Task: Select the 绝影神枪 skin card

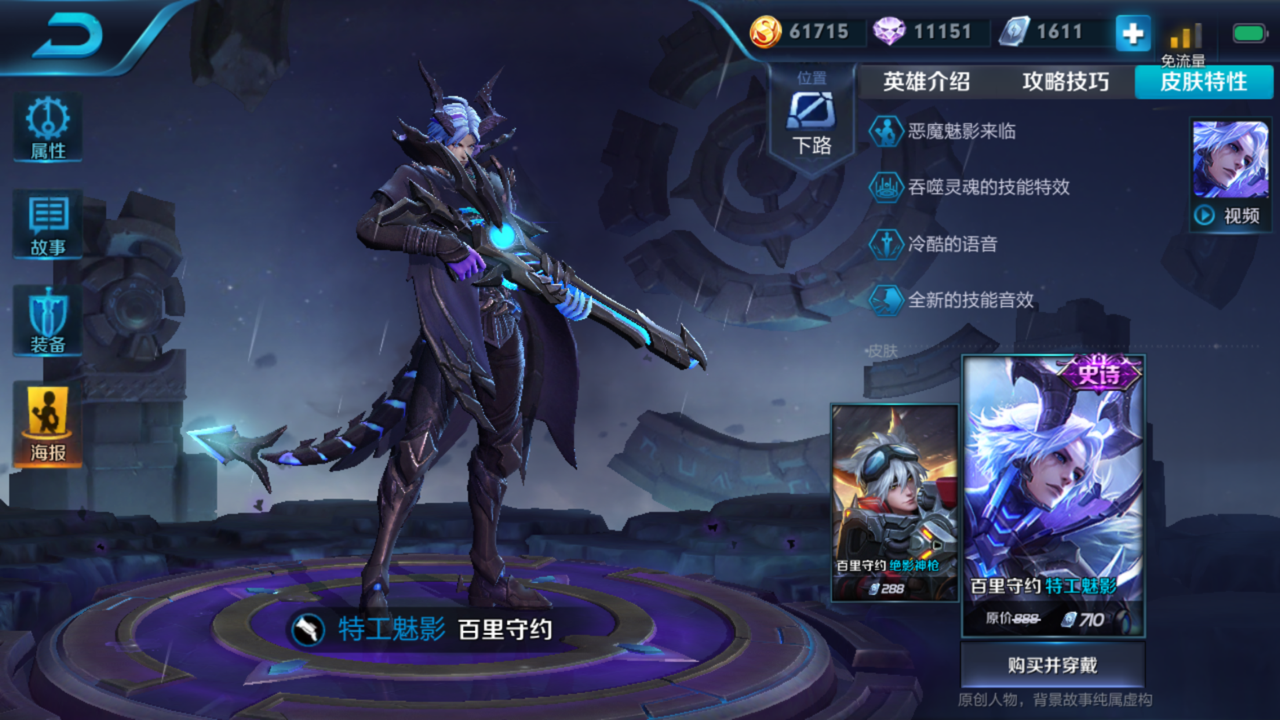Action: pyautogui.click(x=894, y=502)
